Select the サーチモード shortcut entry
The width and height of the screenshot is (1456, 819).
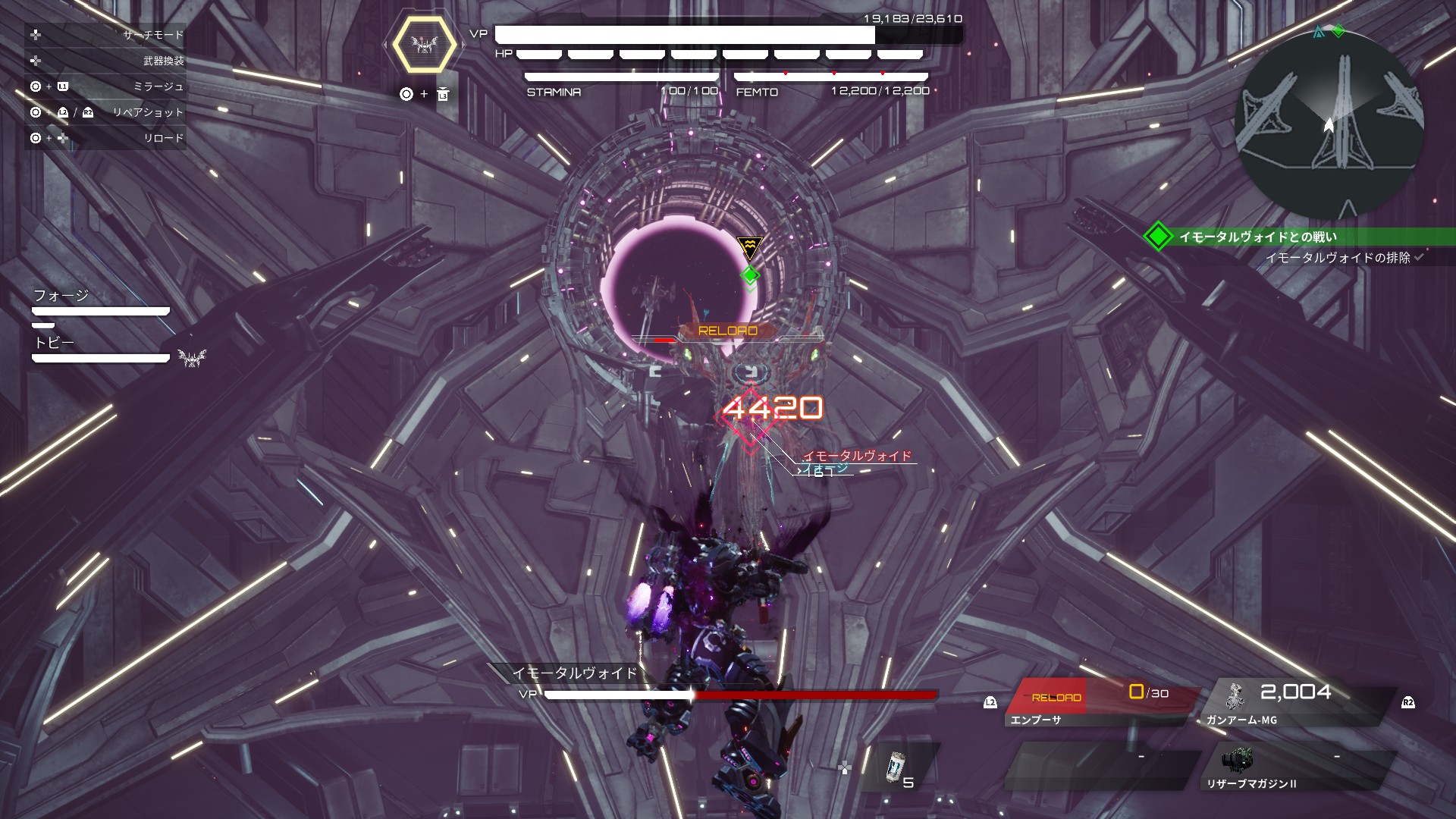[x=106, y=35]
